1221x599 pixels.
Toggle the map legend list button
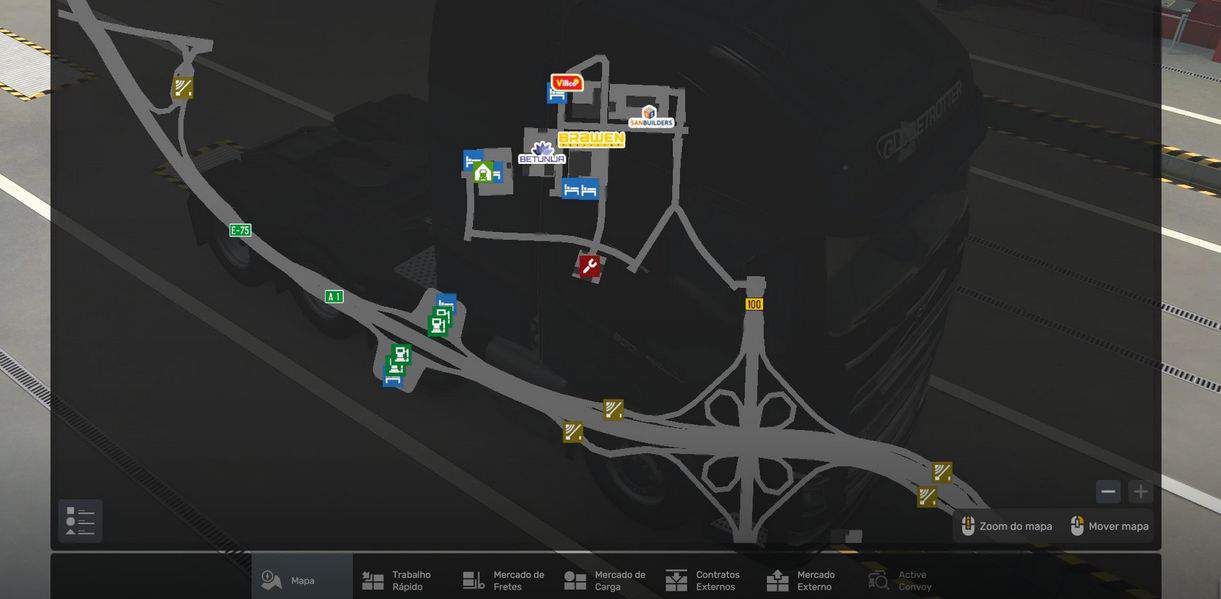coord(80,521)
